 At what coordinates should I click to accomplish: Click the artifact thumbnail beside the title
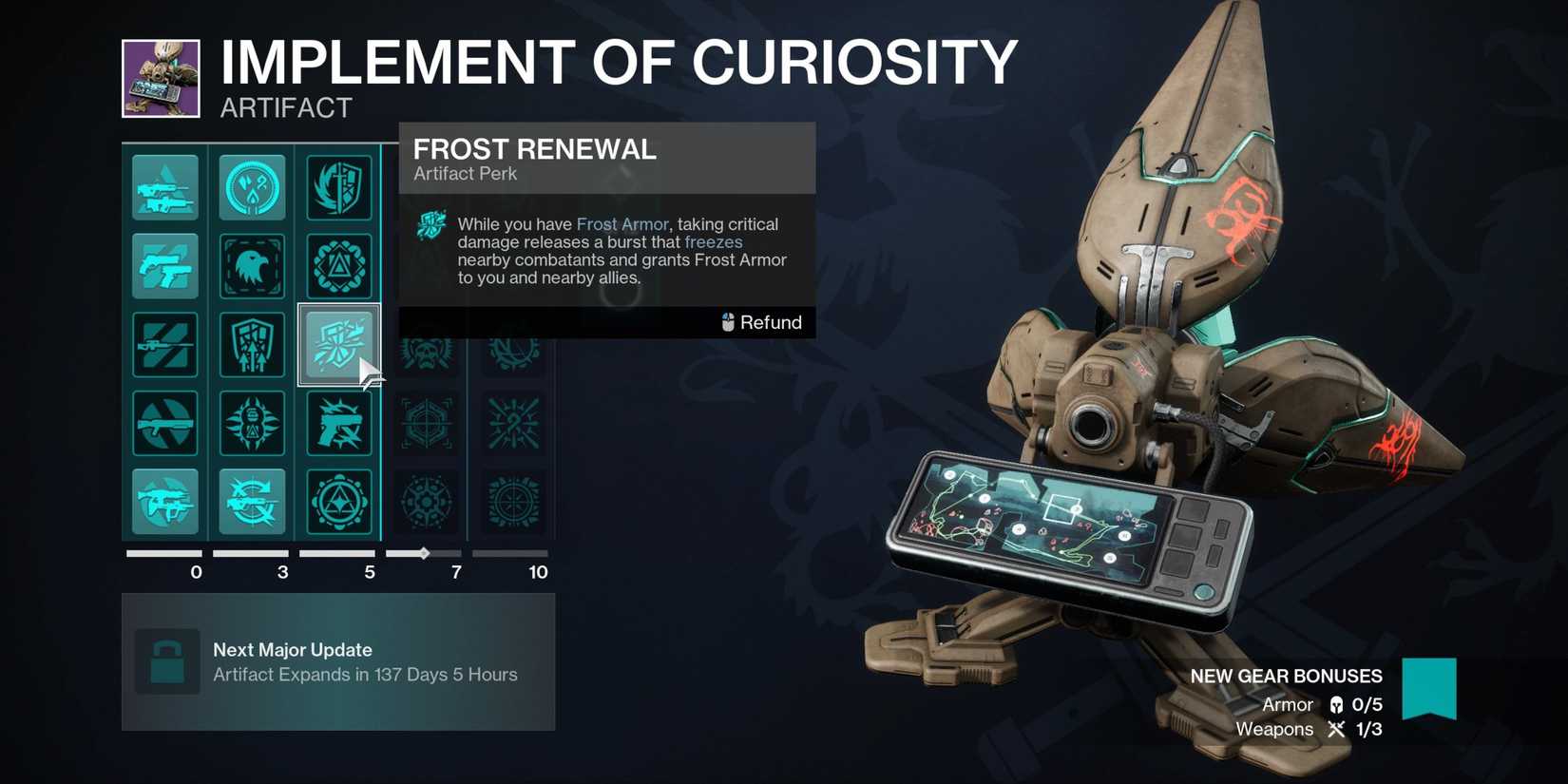(160, 79)
